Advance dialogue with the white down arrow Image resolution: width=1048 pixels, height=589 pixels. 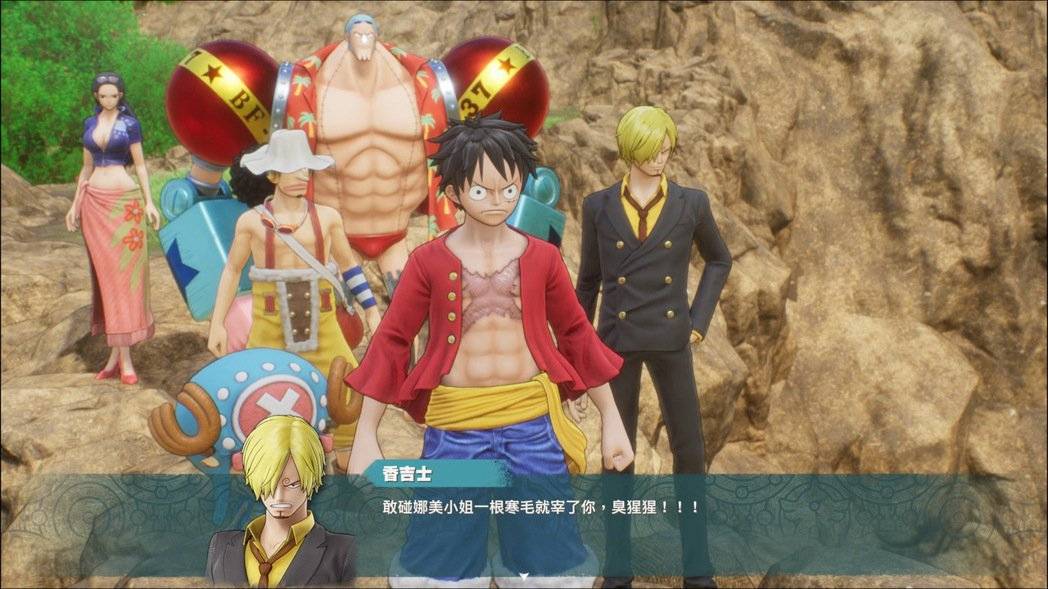tap(523, 576)
